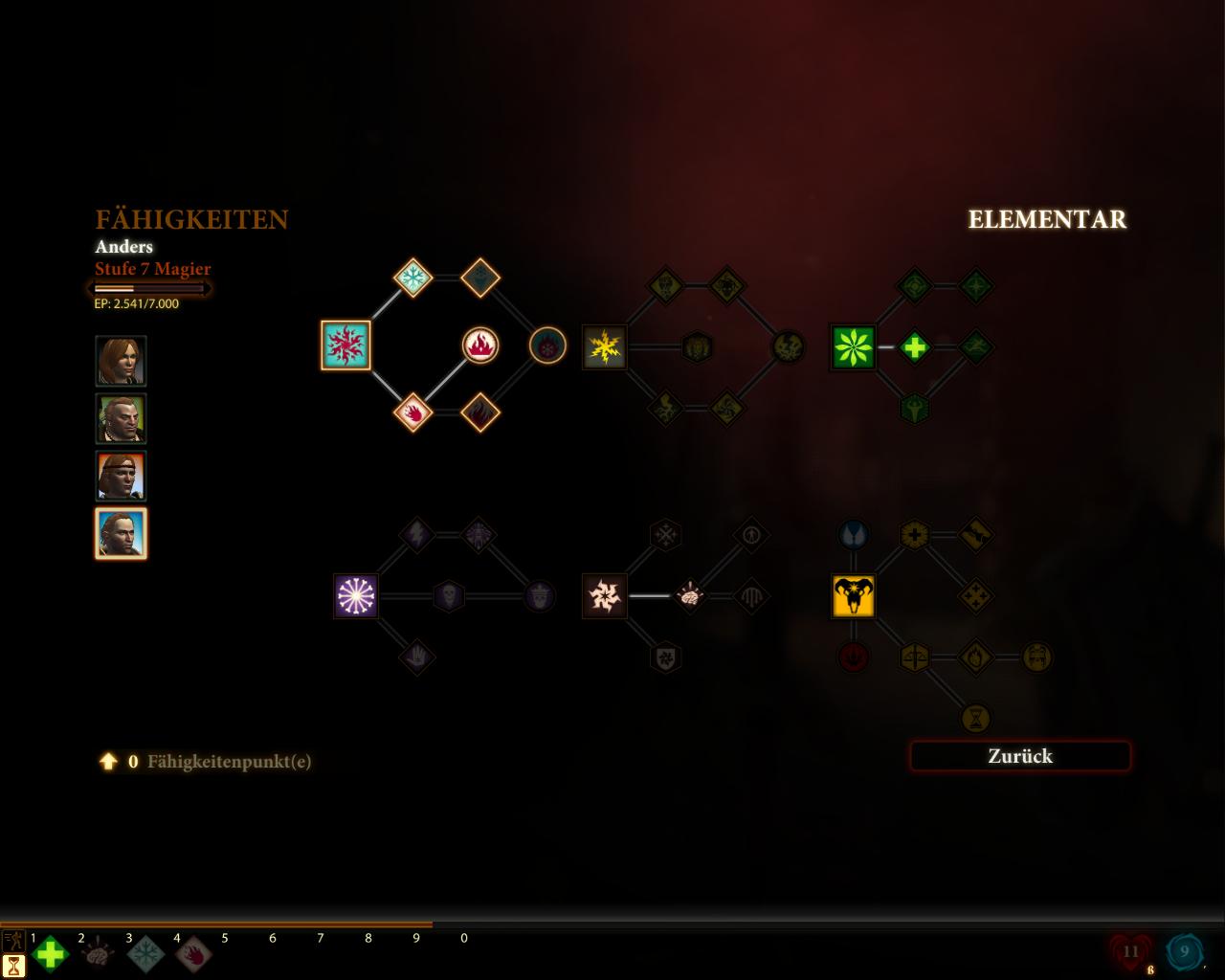The image size is (1225, 980).
Task: Select the red-haired woman party portrait
Action: coord(121,361)
